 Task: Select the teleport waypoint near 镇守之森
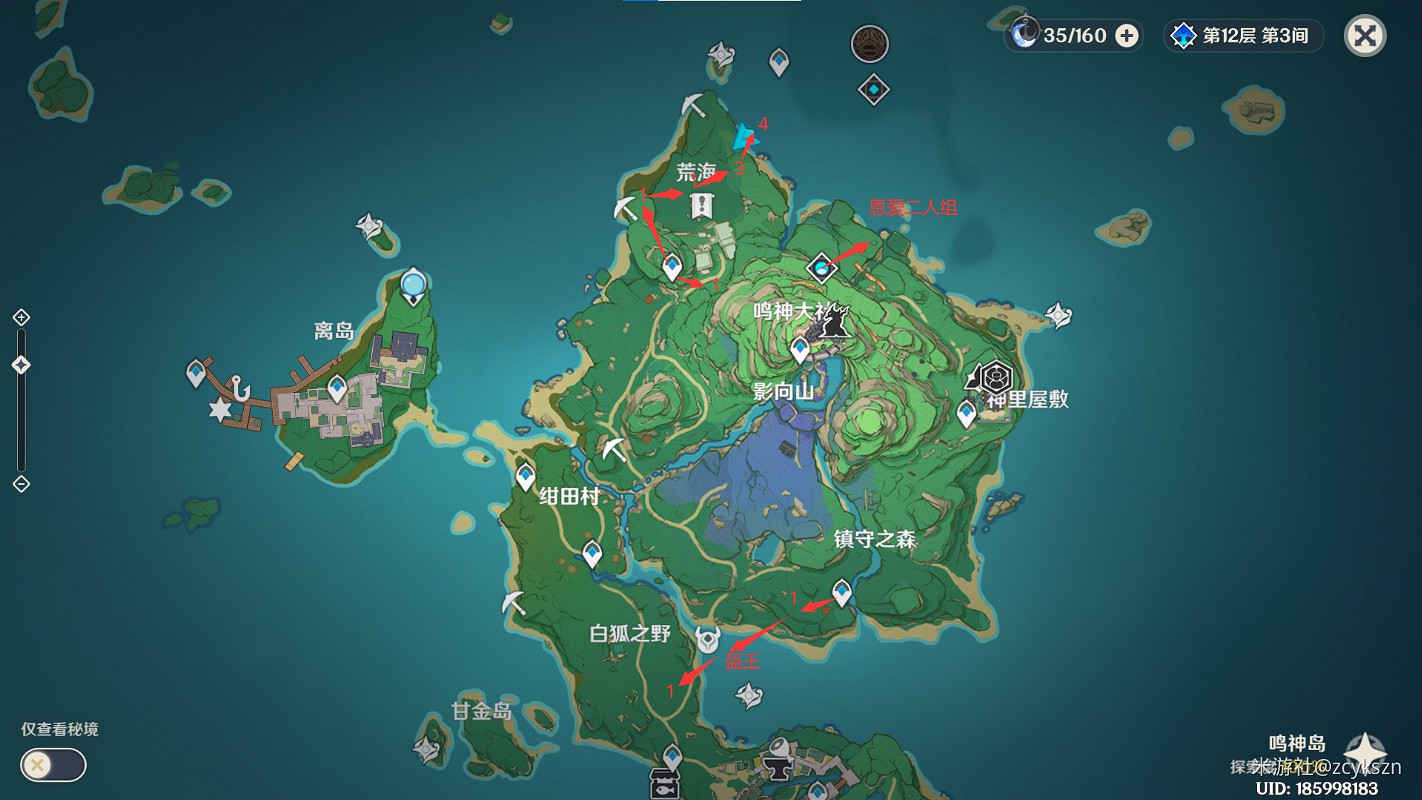click(x=843, y=592)
